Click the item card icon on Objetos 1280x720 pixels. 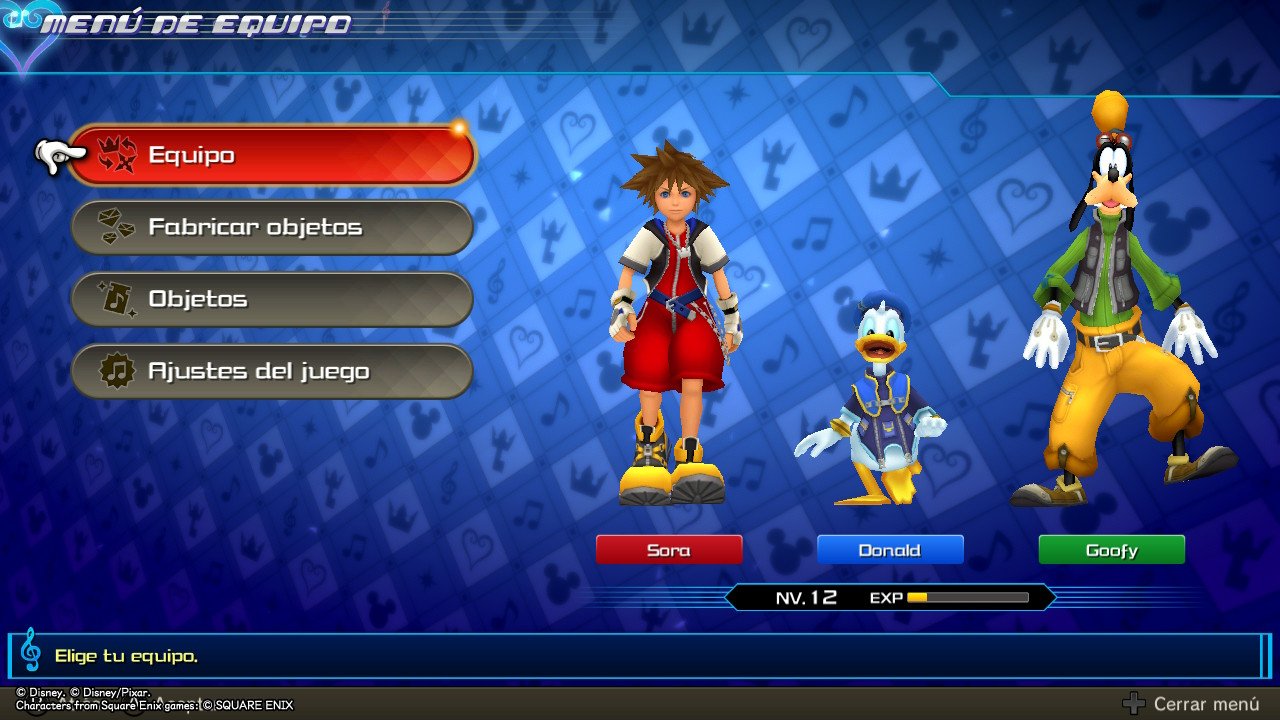tap(118, 299)
